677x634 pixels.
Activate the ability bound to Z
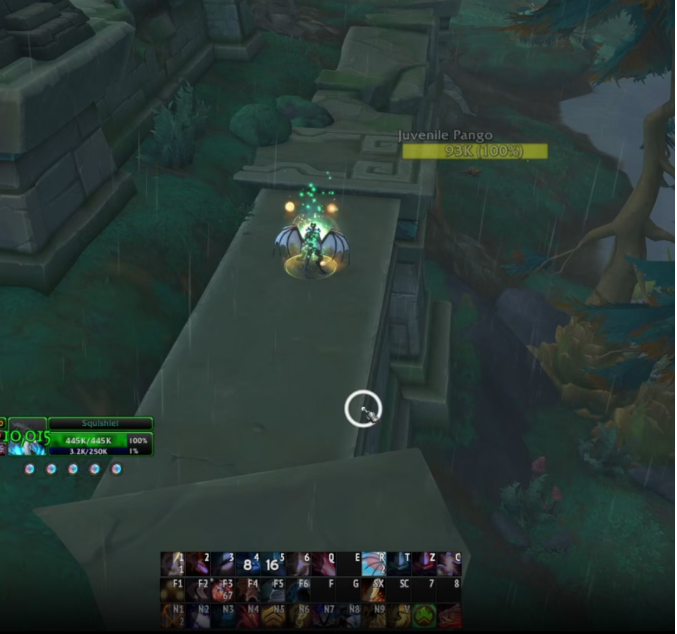[424, 564]
